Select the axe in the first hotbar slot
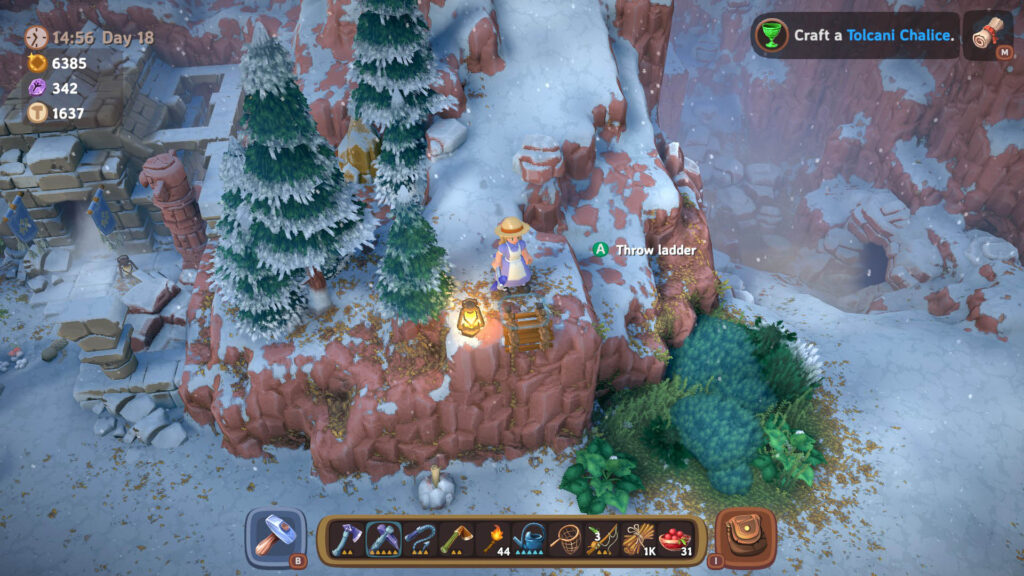1024x576 pixels. click(346, 539)
